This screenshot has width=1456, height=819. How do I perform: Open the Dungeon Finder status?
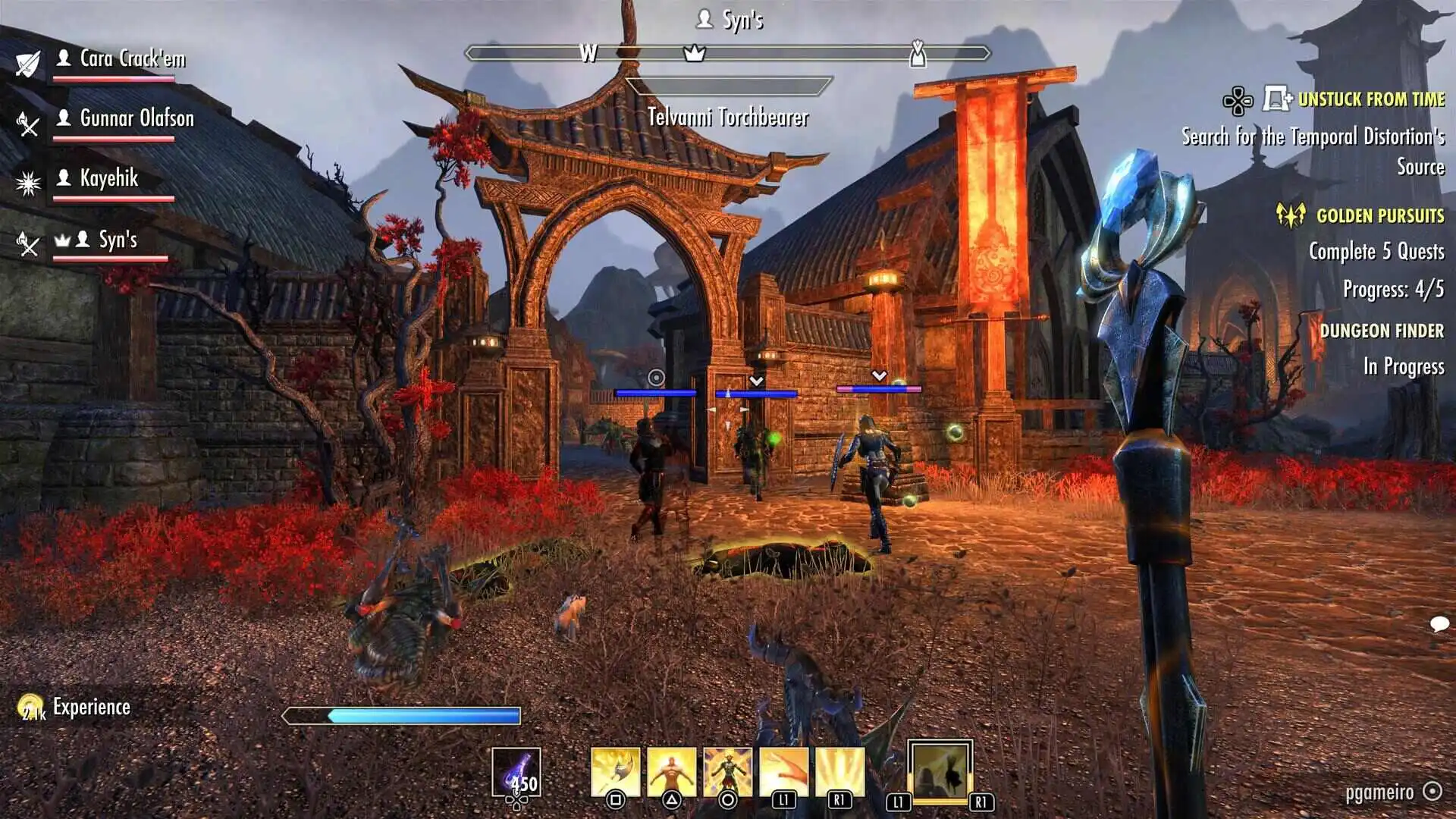[1381, 331]
